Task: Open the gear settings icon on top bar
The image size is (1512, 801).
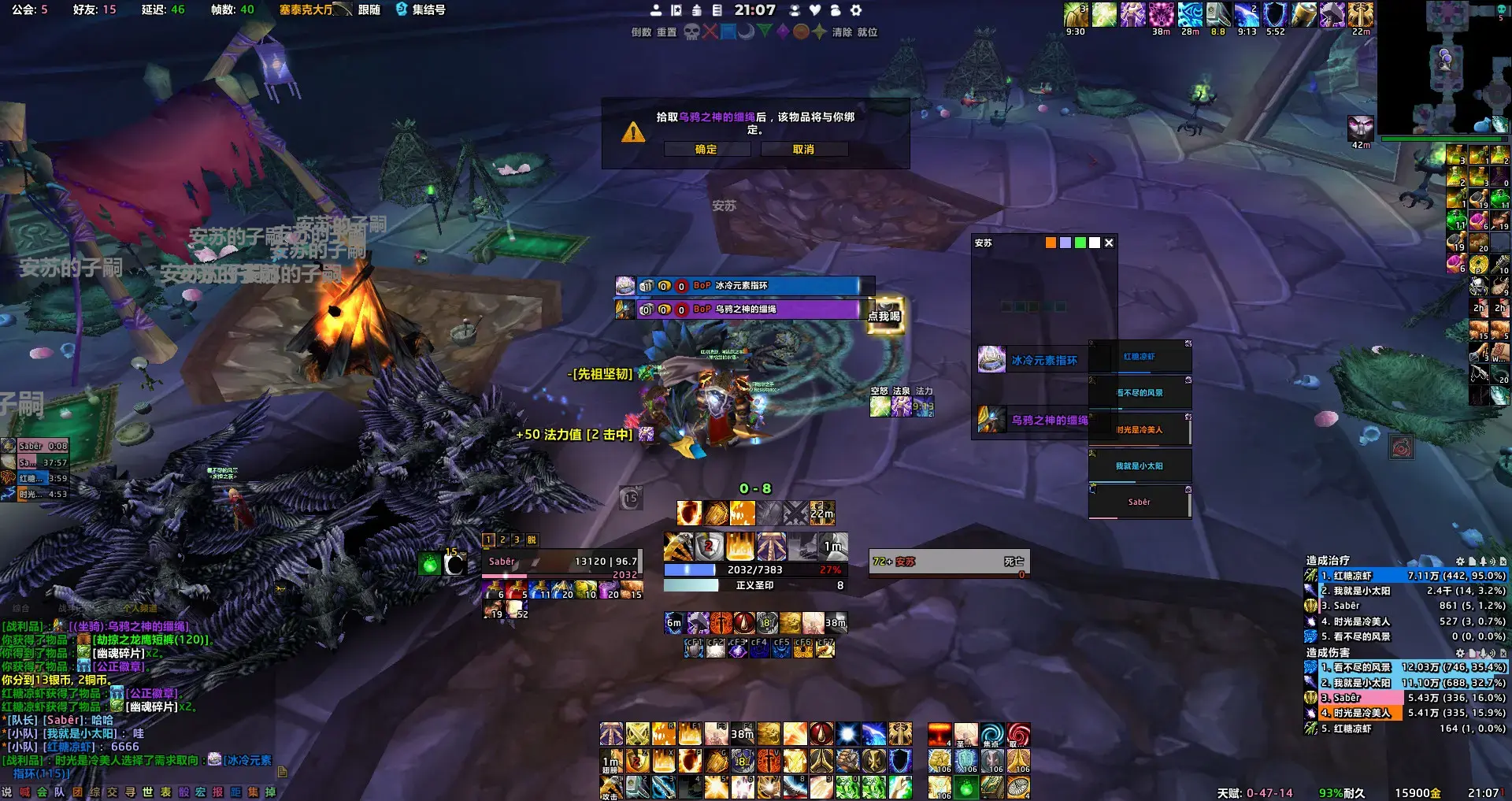Action: (x=856, y=10)
